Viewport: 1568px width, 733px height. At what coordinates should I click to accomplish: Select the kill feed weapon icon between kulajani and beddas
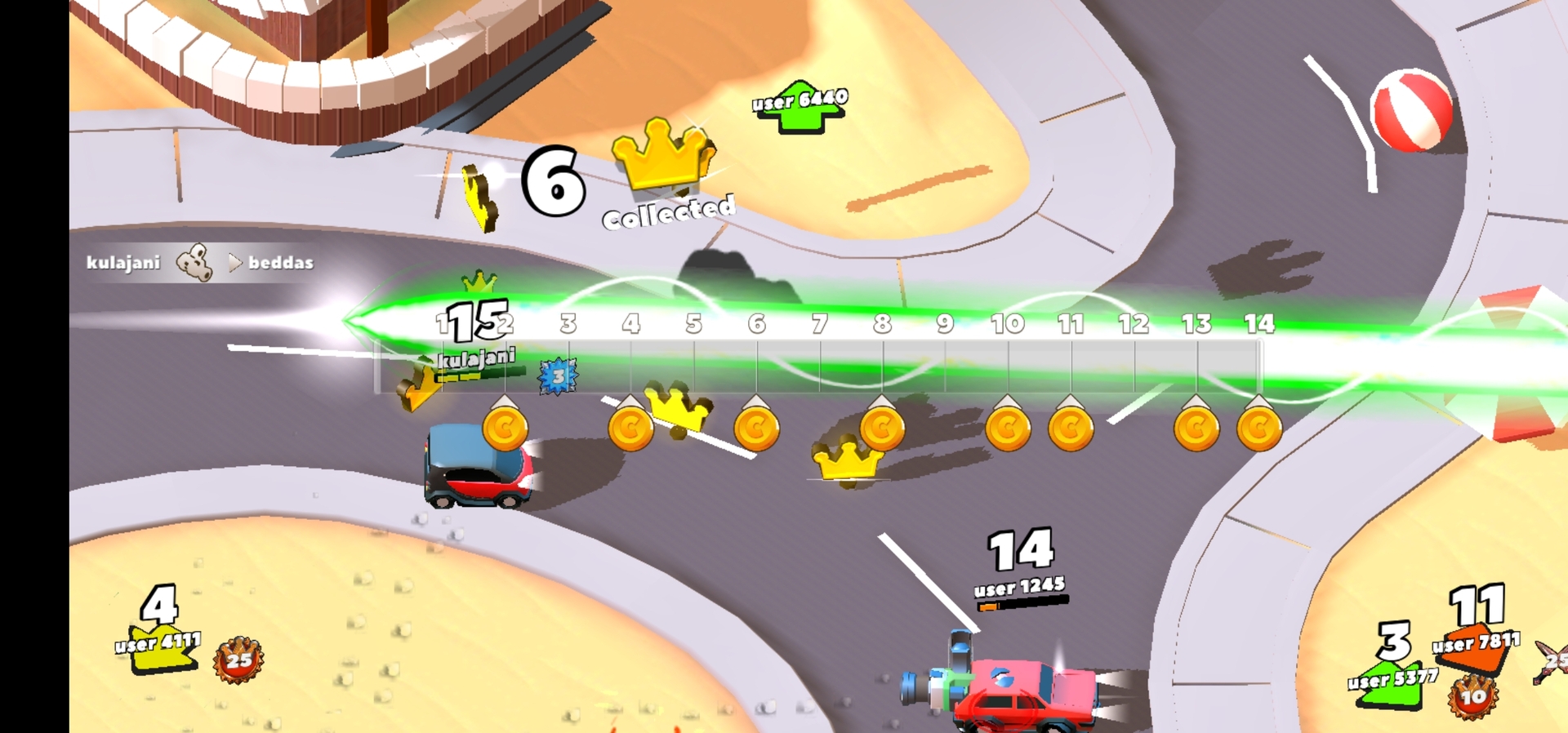194,261
